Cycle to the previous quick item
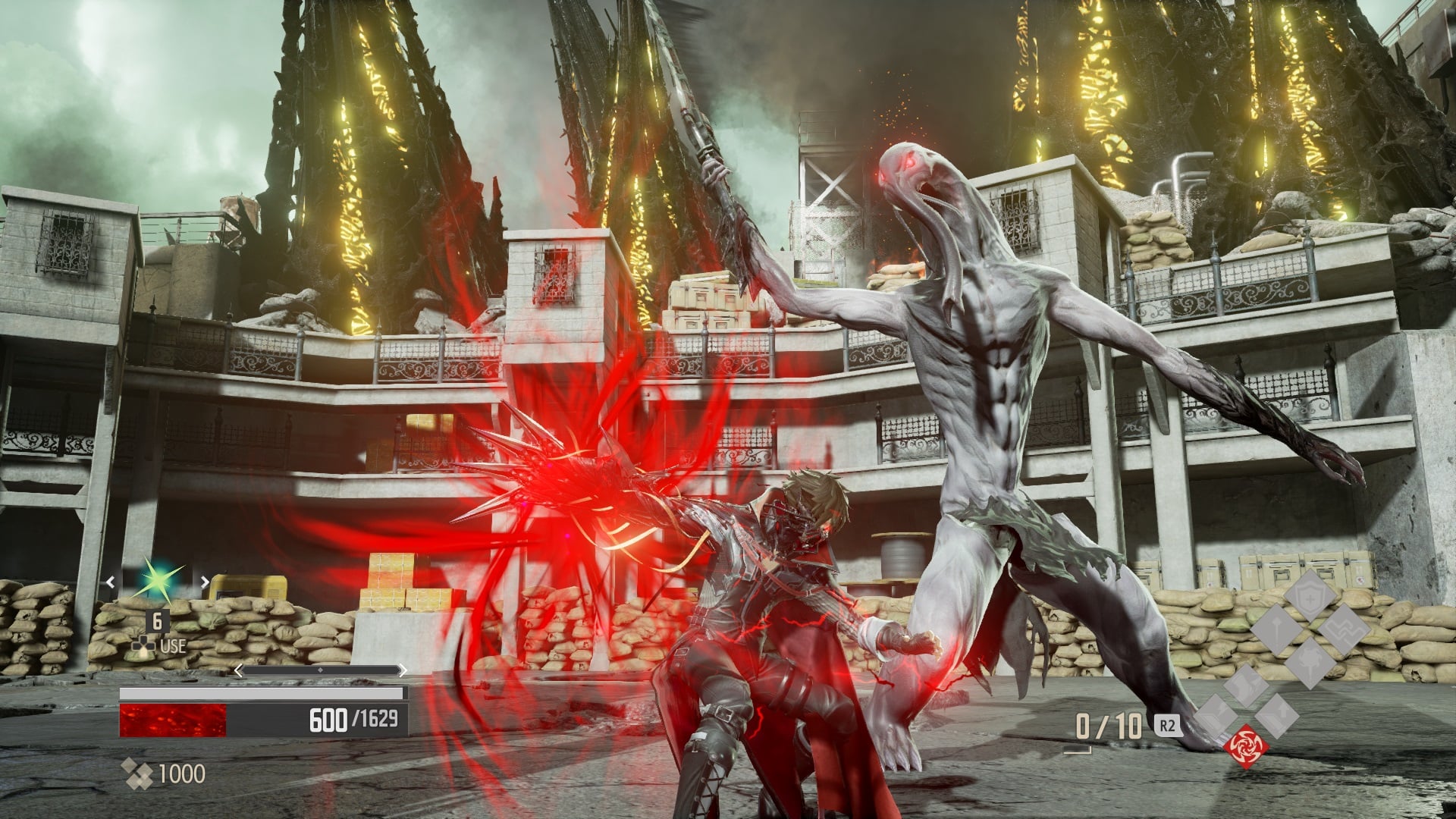This screenshot has height=819, width=1456. click(111, 582)
